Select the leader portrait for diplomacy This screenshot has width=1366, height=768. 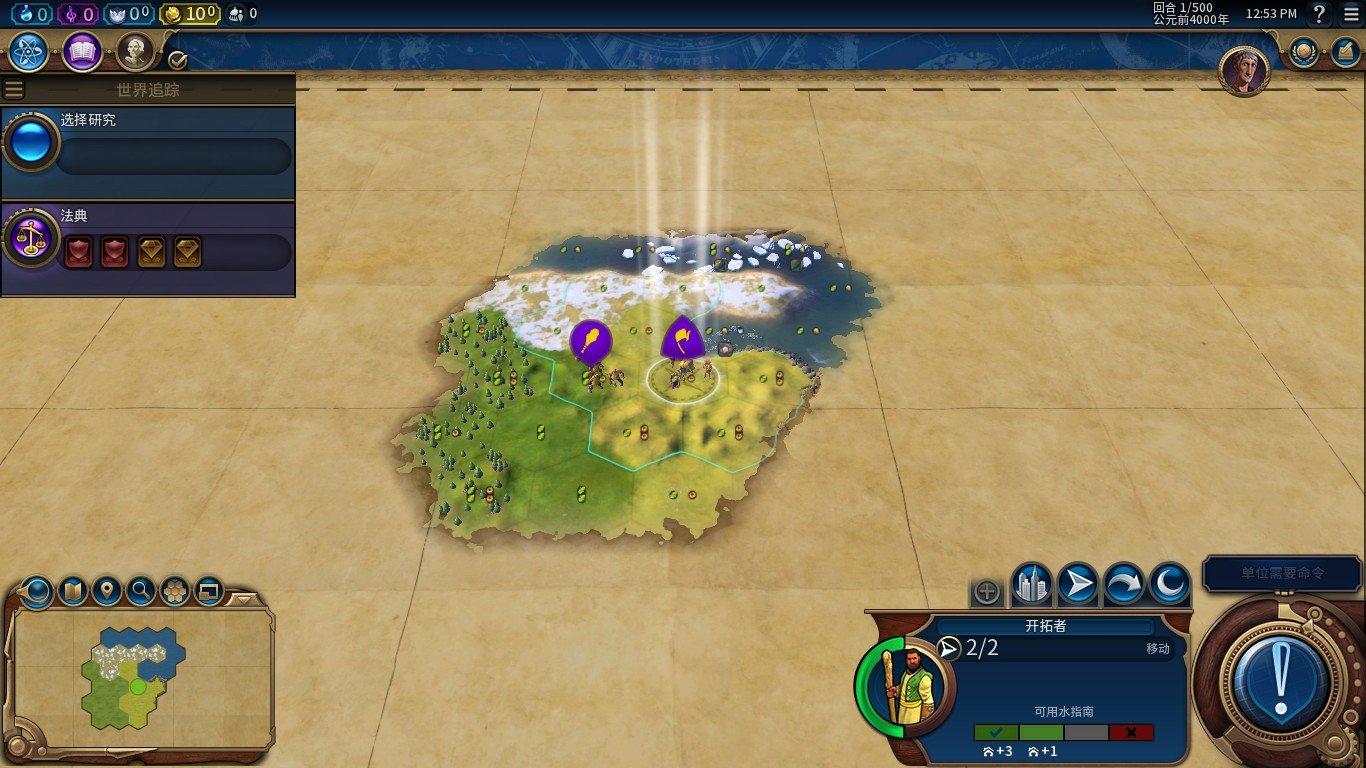pyautogui.click(x=1244, y=71)
